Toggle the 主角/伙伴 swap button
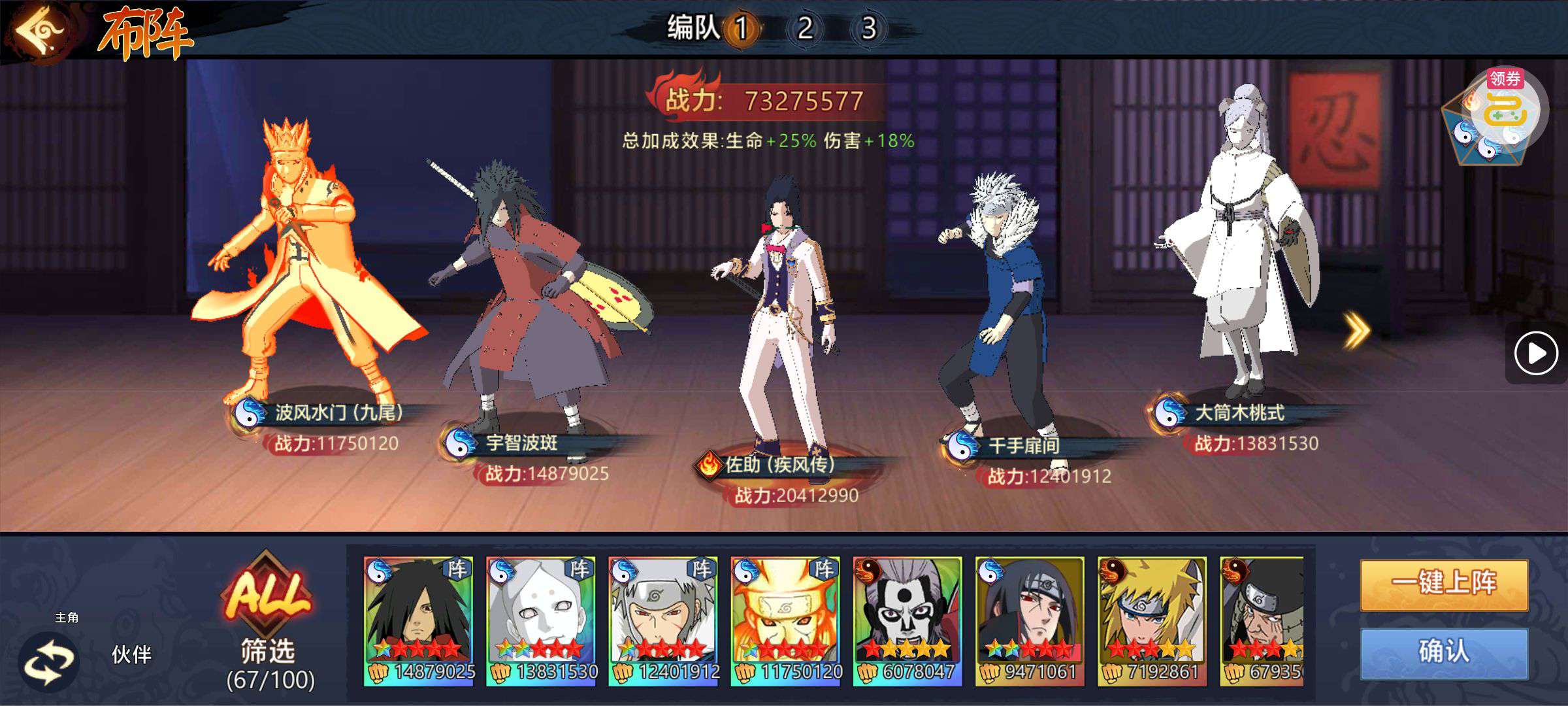 tap(50, 662)
